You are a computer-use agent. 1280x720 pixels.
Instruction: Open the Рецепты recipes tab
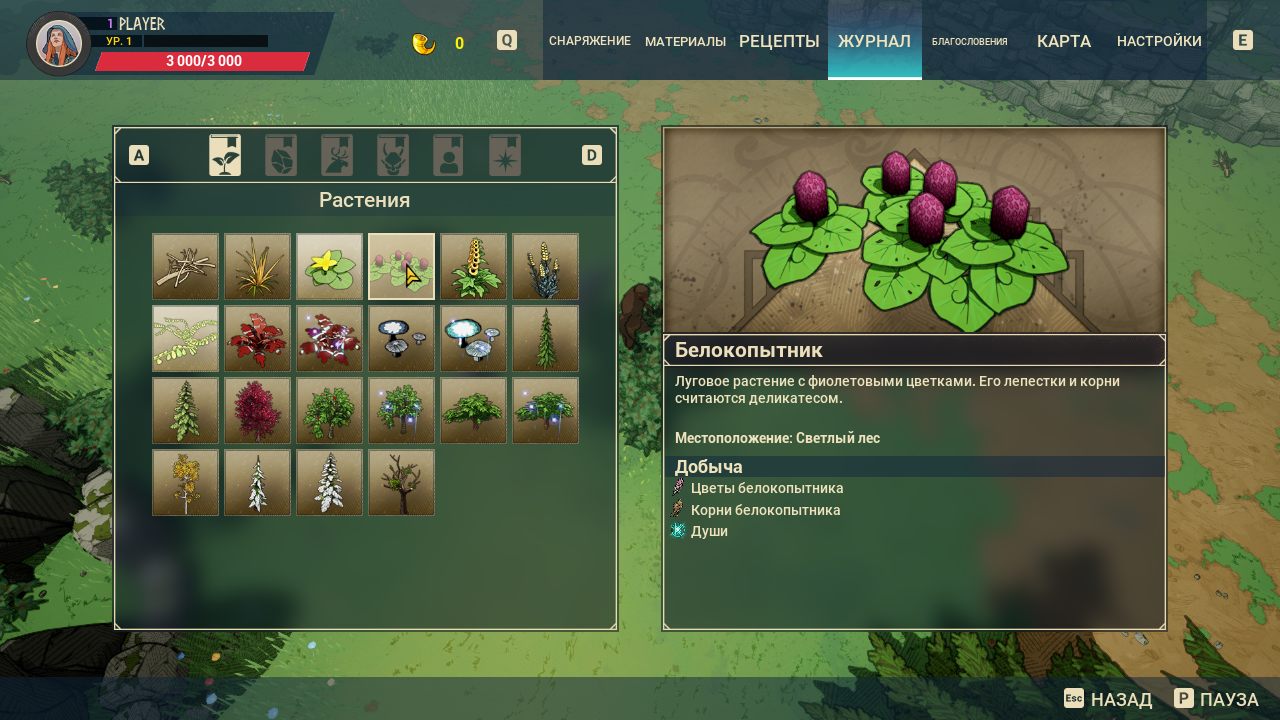tap(779, 41)
